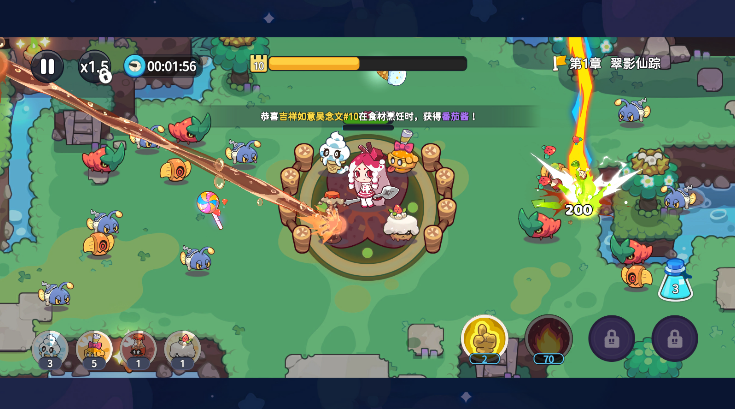Cast the fire flame skill
Viewport: 735px width, 409px height.
pos(549,338)
